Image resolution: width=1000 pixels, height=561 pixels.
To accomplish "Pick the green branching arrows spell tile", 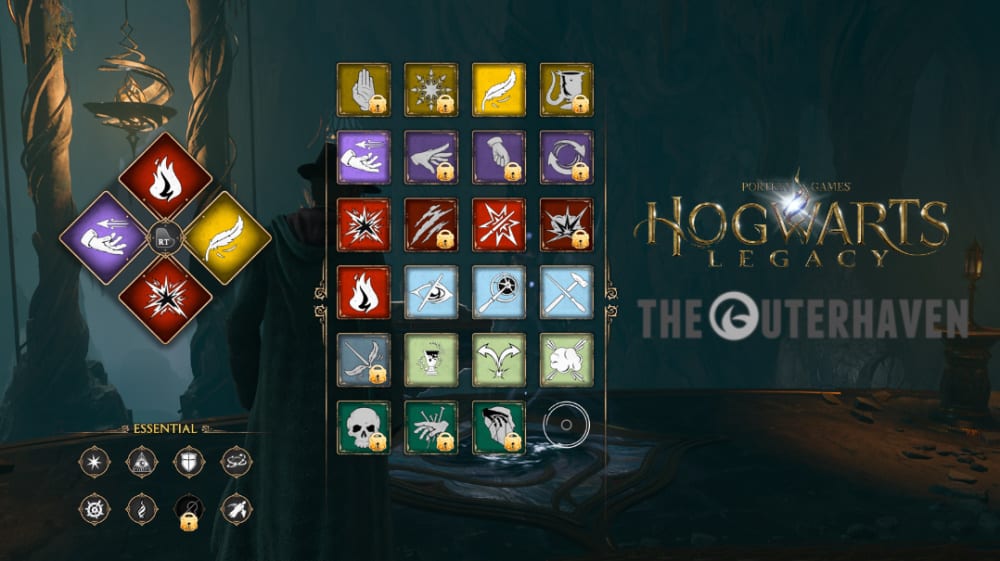I will pyautogui.click(x=499, y=359).
